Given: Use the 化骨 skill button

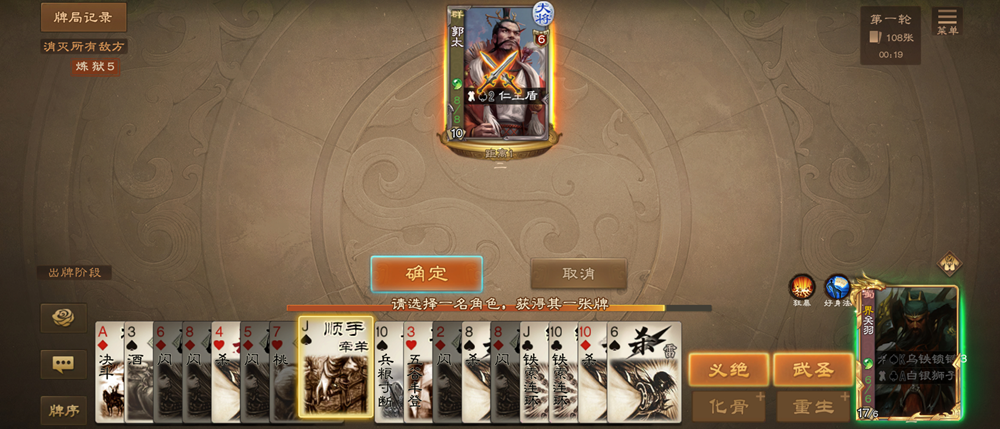Looking at the screenshot, I should coord(728,407).
